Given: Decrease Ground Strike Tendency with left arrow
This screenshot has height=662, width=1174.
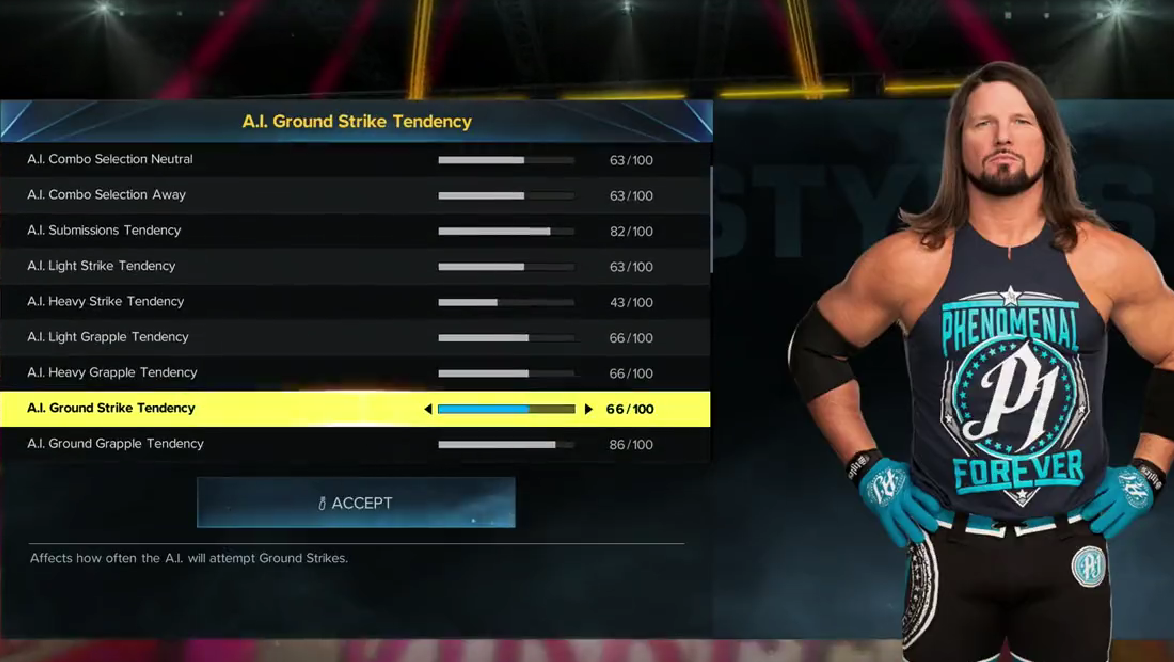Looking at the screenshot, I should click(428, 409).
